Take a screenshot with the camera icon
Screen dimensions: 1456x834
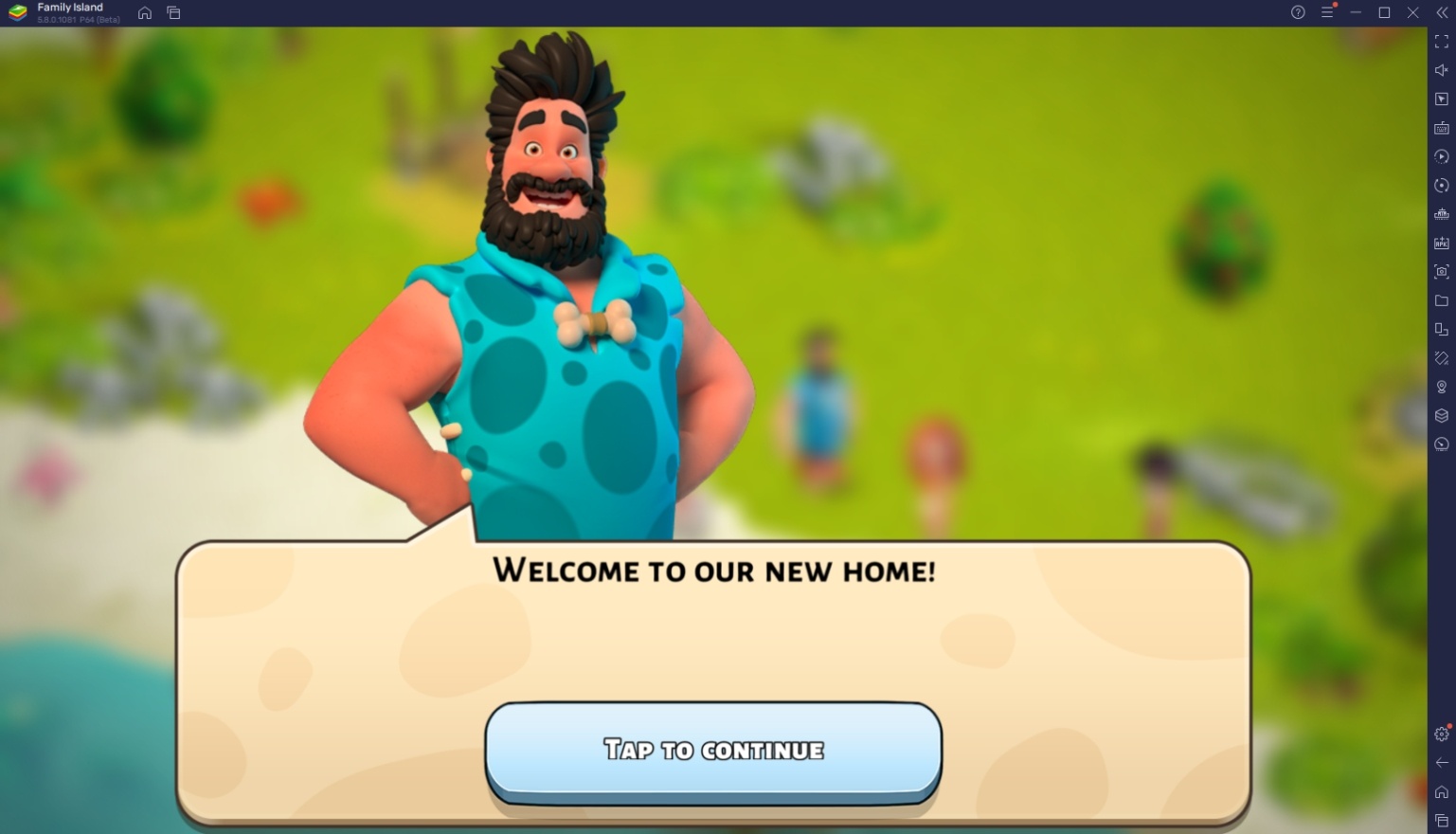pyautogui.click(x=1441, y=272)
